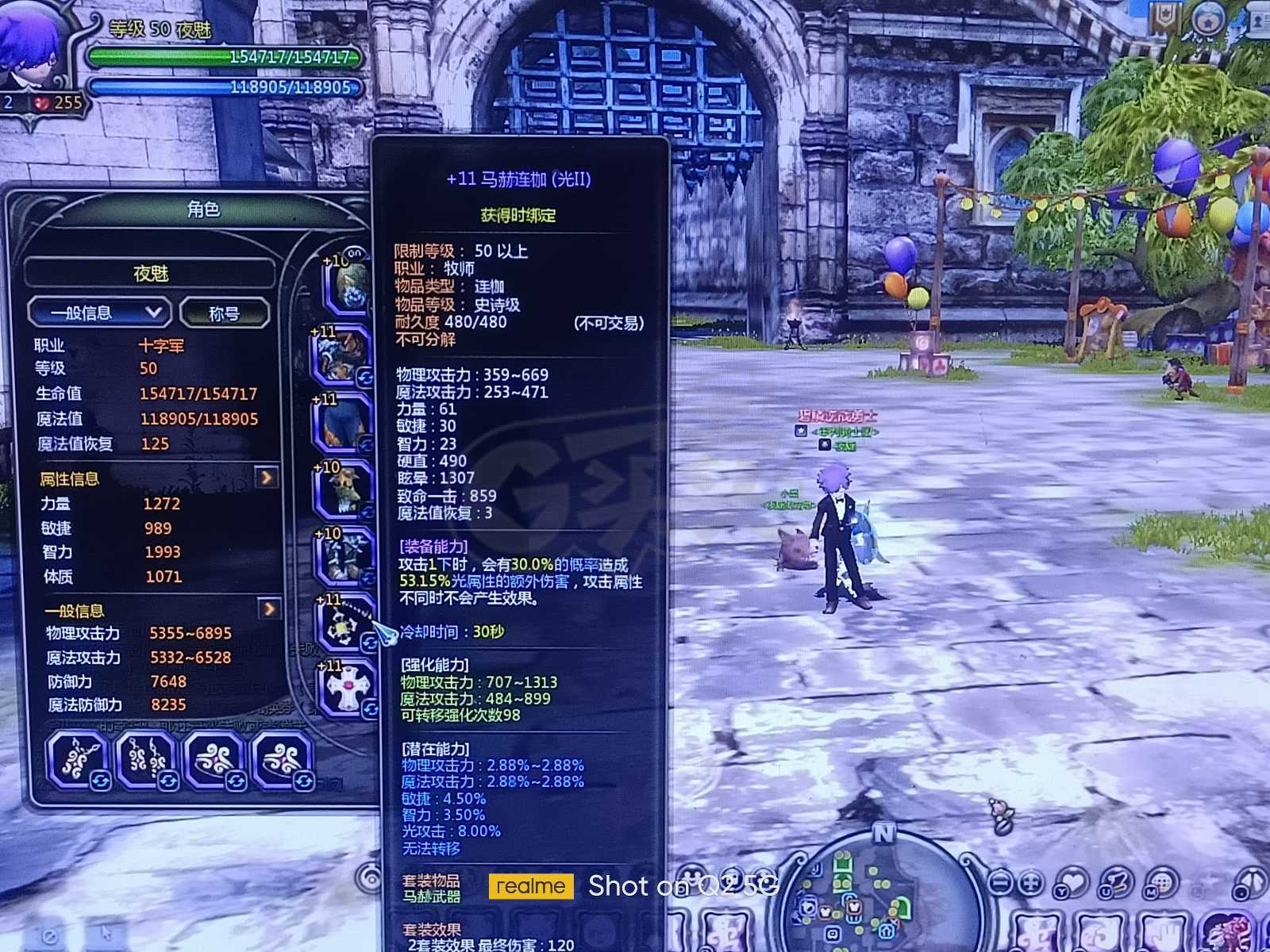Open the main menu ball icon (M)

(1162, 882)
